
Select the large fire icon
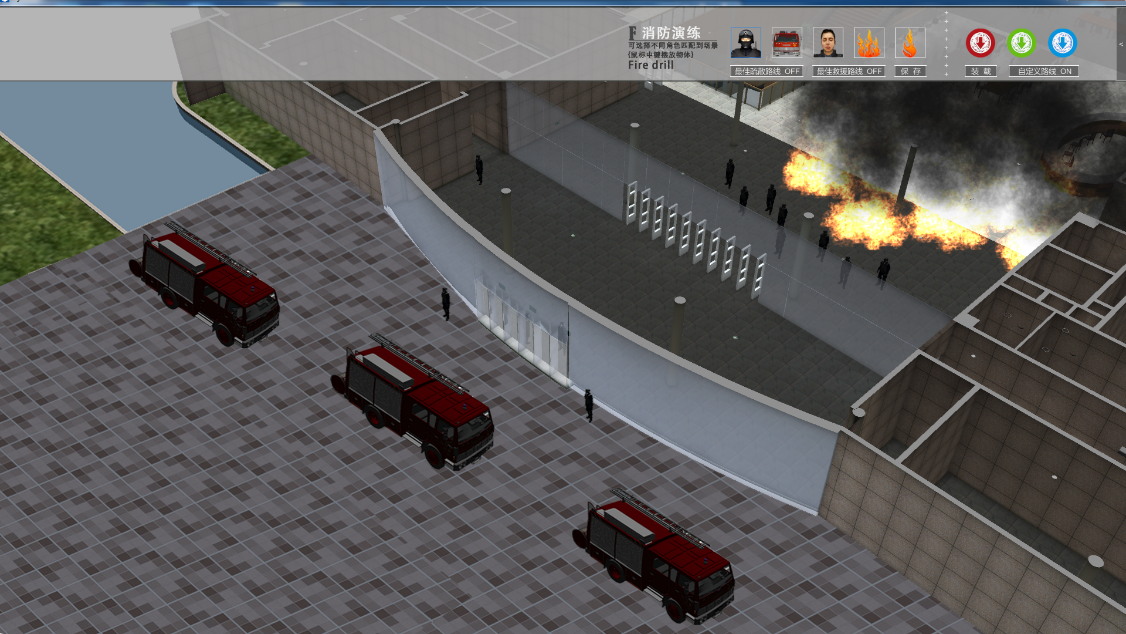[x=869, y=43]
